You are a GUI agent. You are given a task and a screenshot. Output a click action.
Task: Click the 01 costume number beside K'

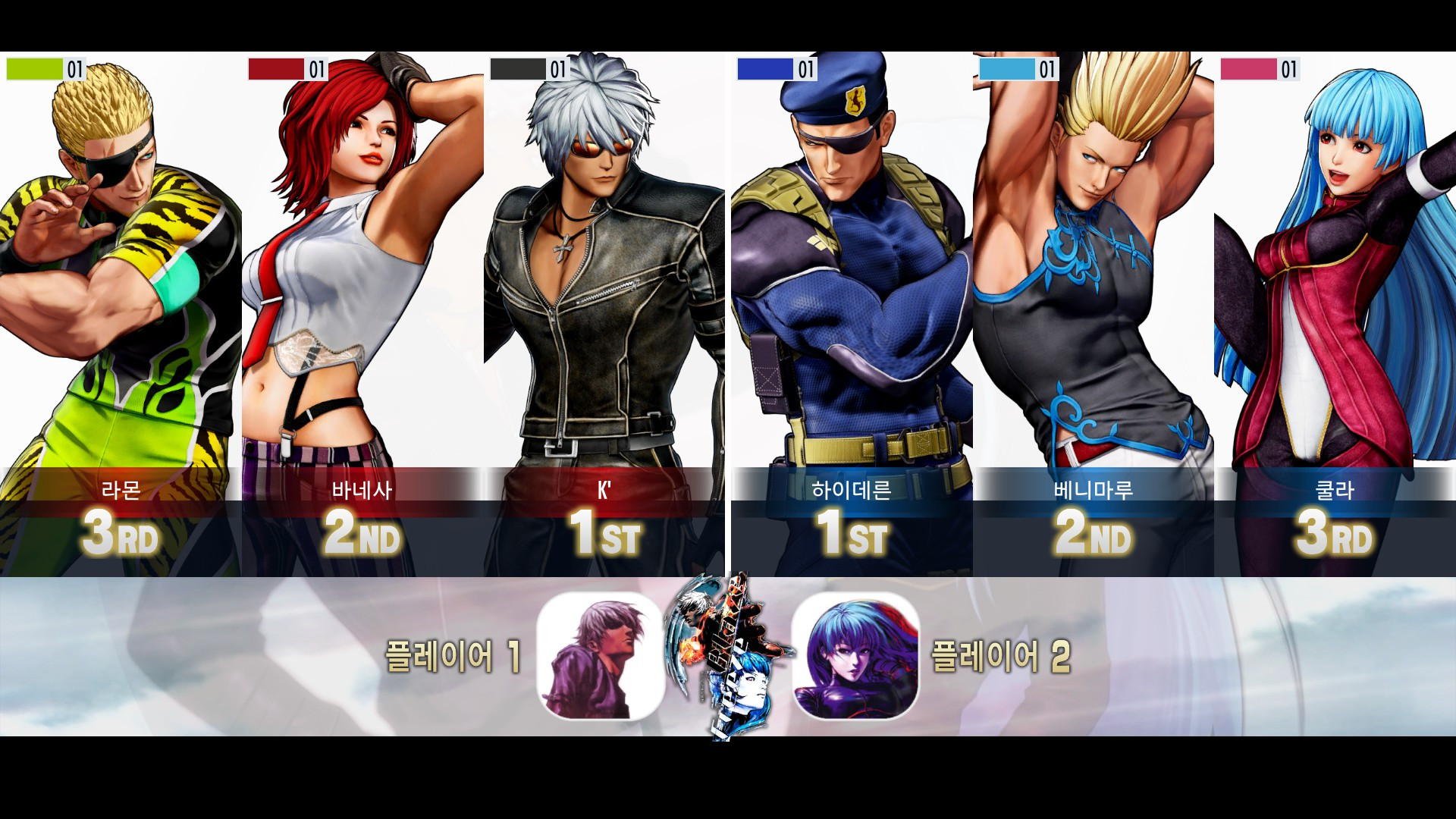[559, 69]
